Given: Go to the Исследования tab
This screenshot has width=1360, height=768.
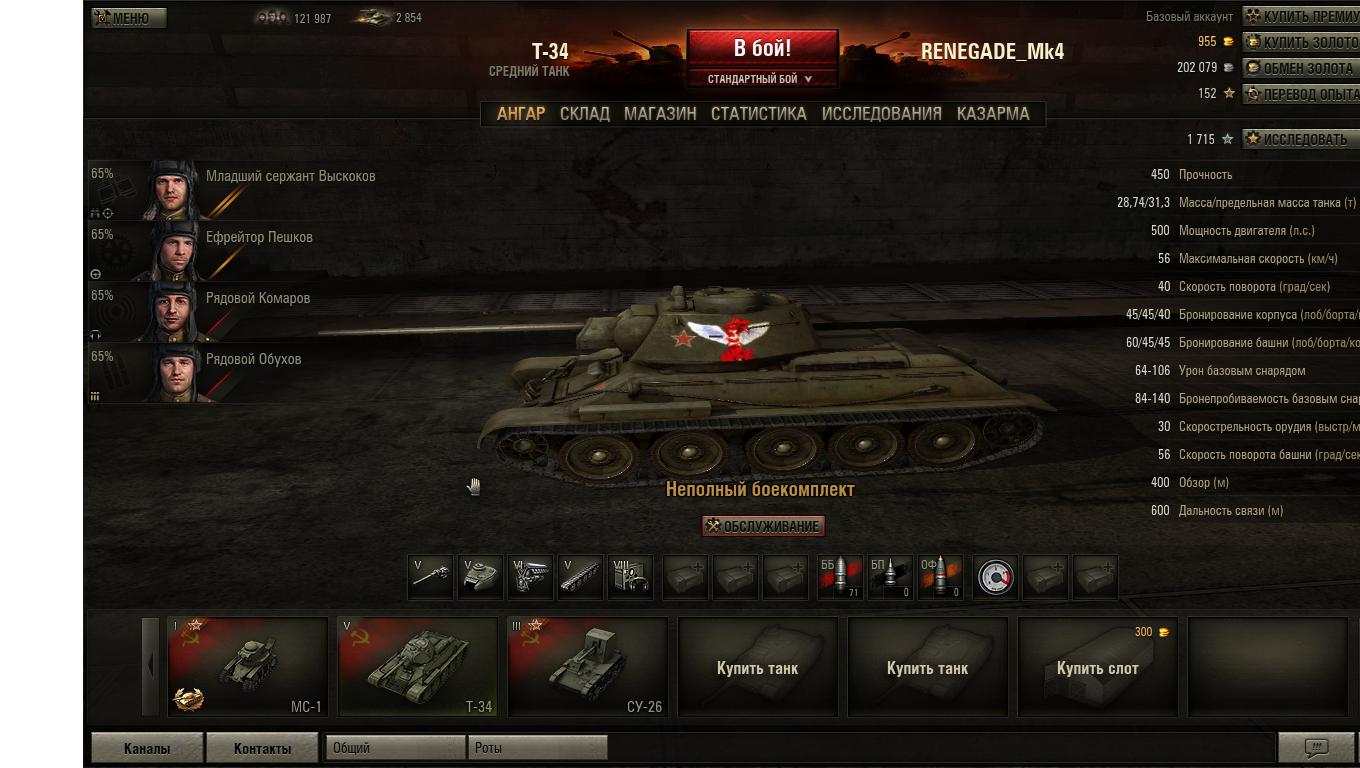Looking at the screenshot, I should pyautogui.click(x=881, y=114).
